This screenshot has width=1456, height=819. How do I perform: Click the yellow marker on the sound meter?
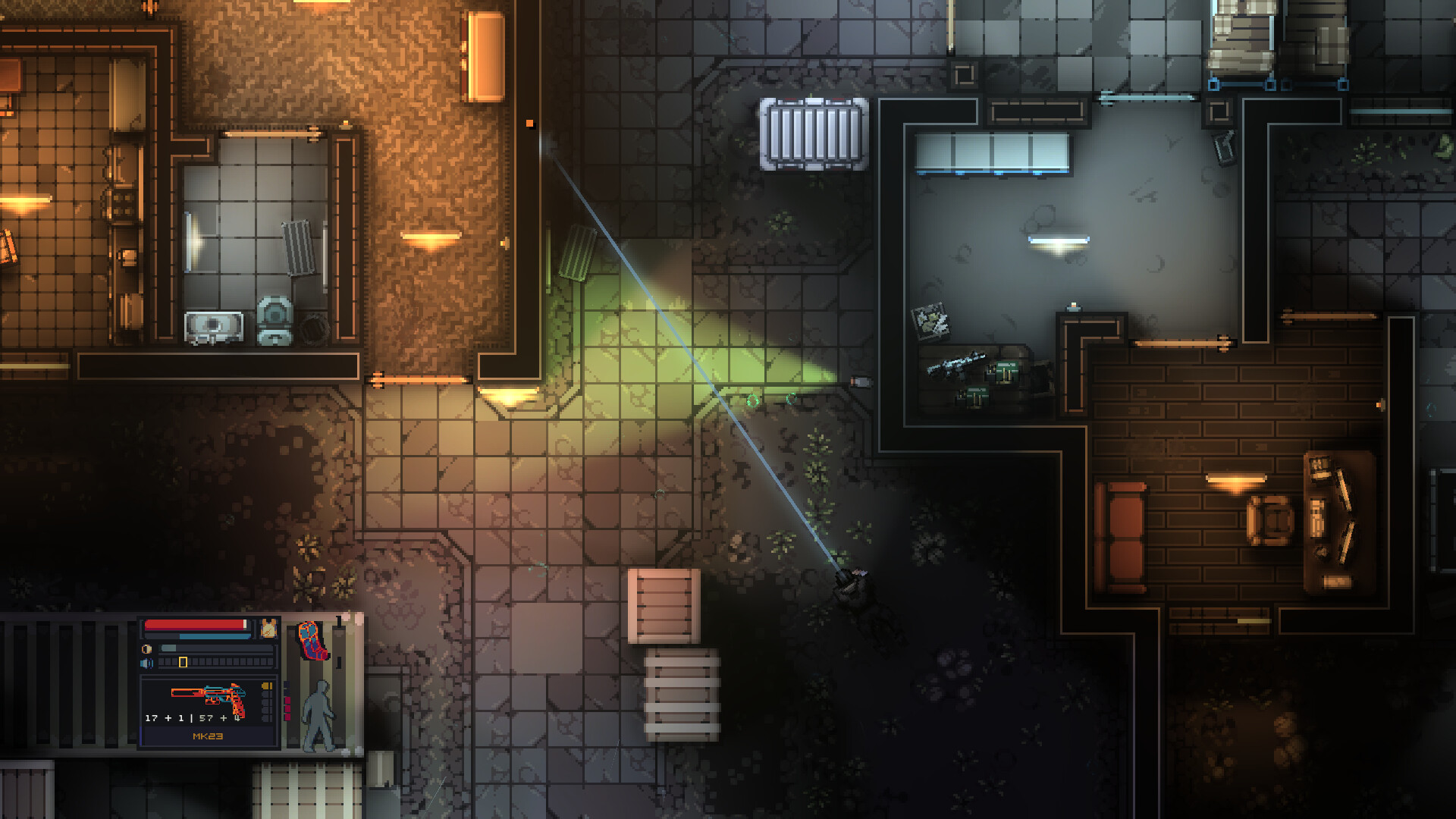tap(183, 663)
